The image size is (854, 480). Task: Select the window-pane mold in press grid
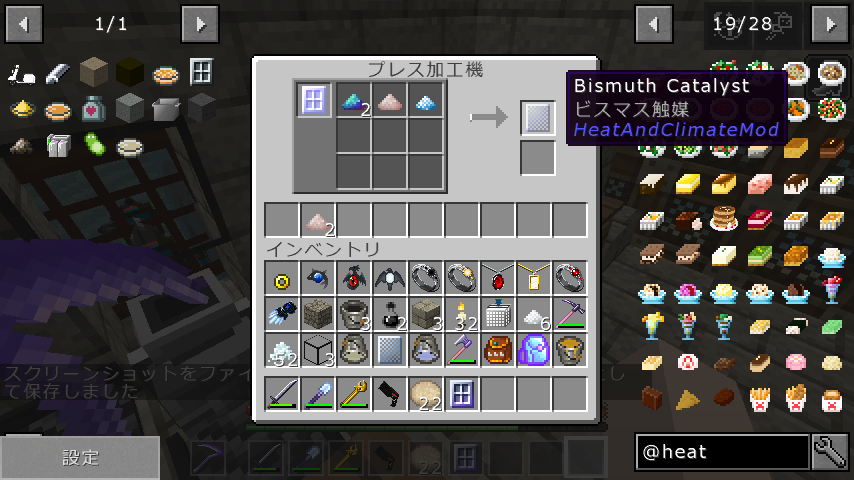[x=314, y=100]
